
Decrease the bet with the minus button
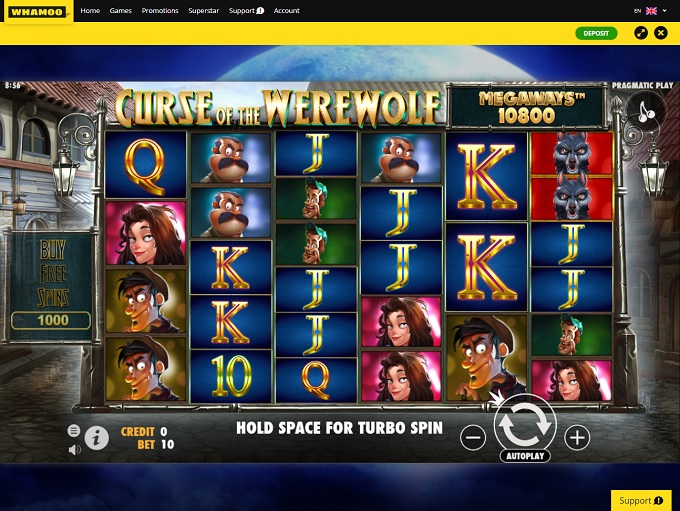(473, 437)
